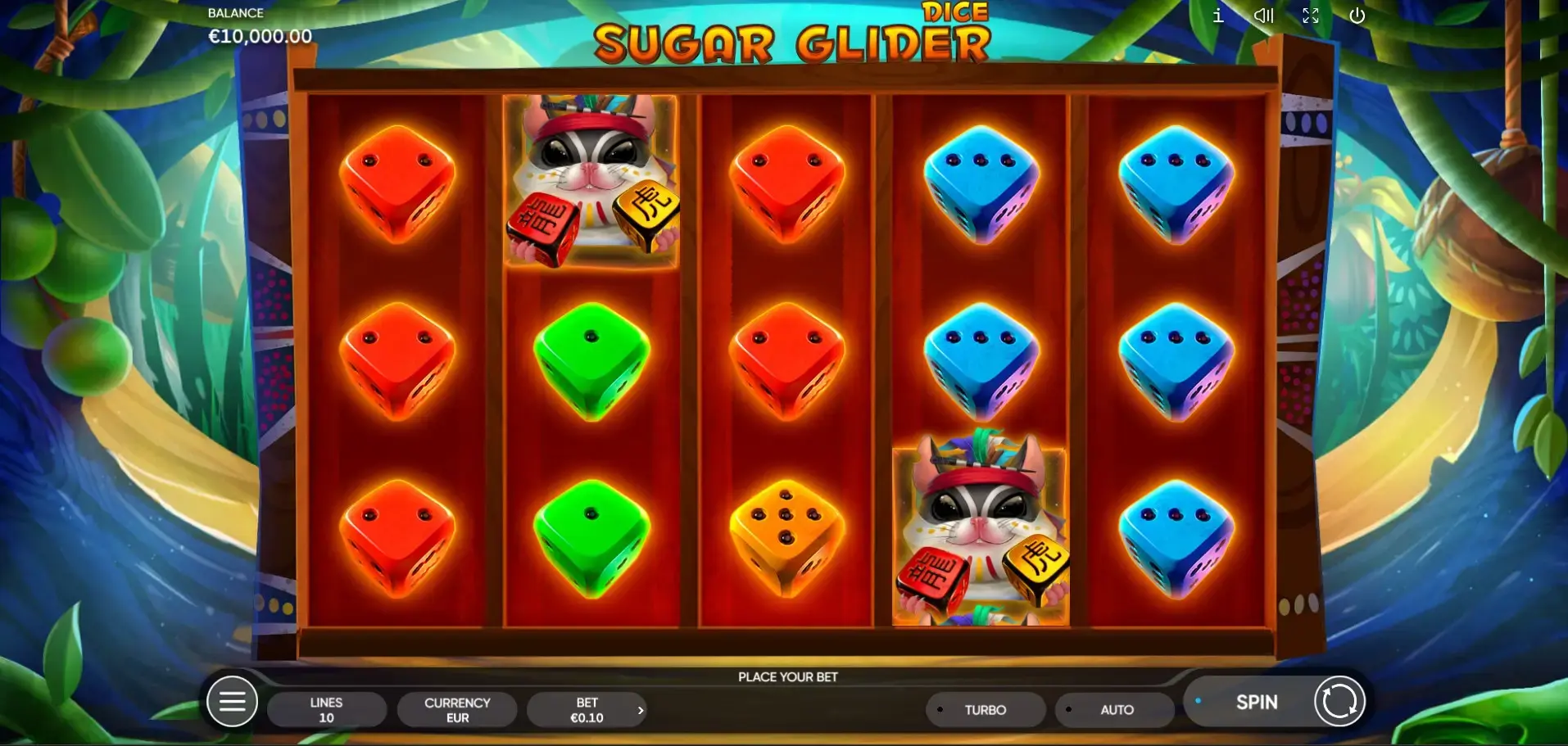1568x746 pixels.
Task: Open the hamburger menu
Action: (232, 702)
